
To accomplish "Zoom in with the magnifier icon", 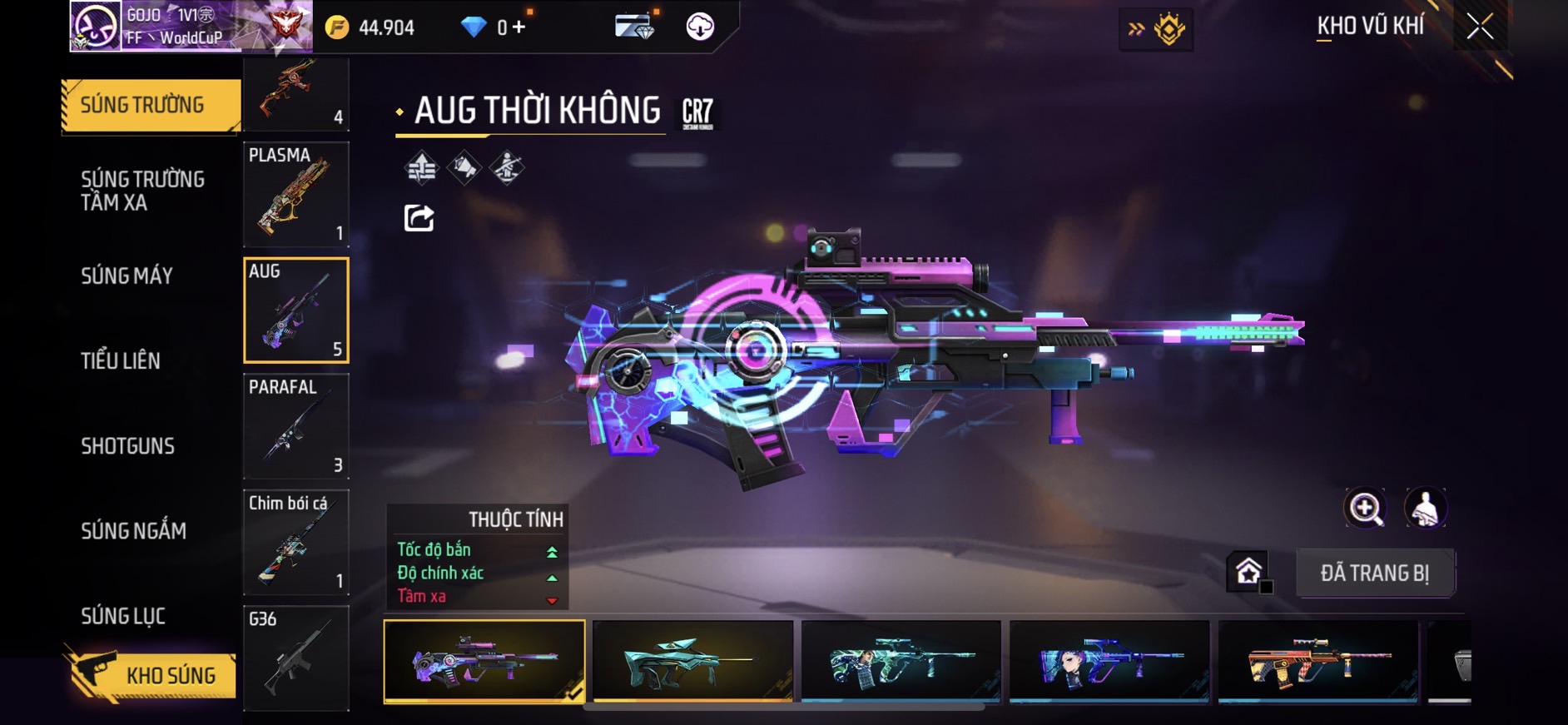I will [x=1365, y=508].
